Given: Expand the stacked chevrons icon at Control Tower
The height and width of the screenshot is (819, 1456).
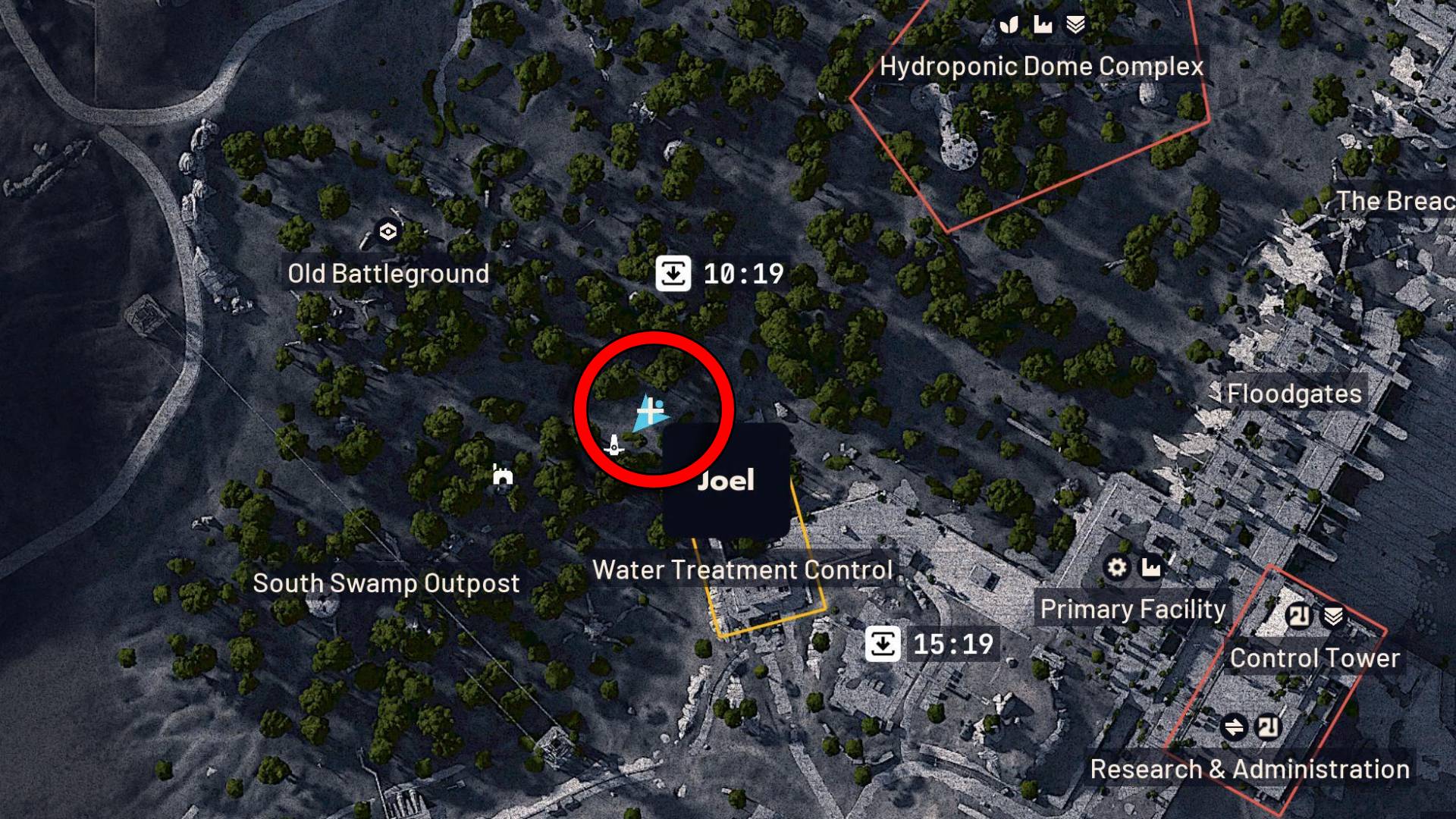Looking at the screenshot, I should click(1333, 617).
